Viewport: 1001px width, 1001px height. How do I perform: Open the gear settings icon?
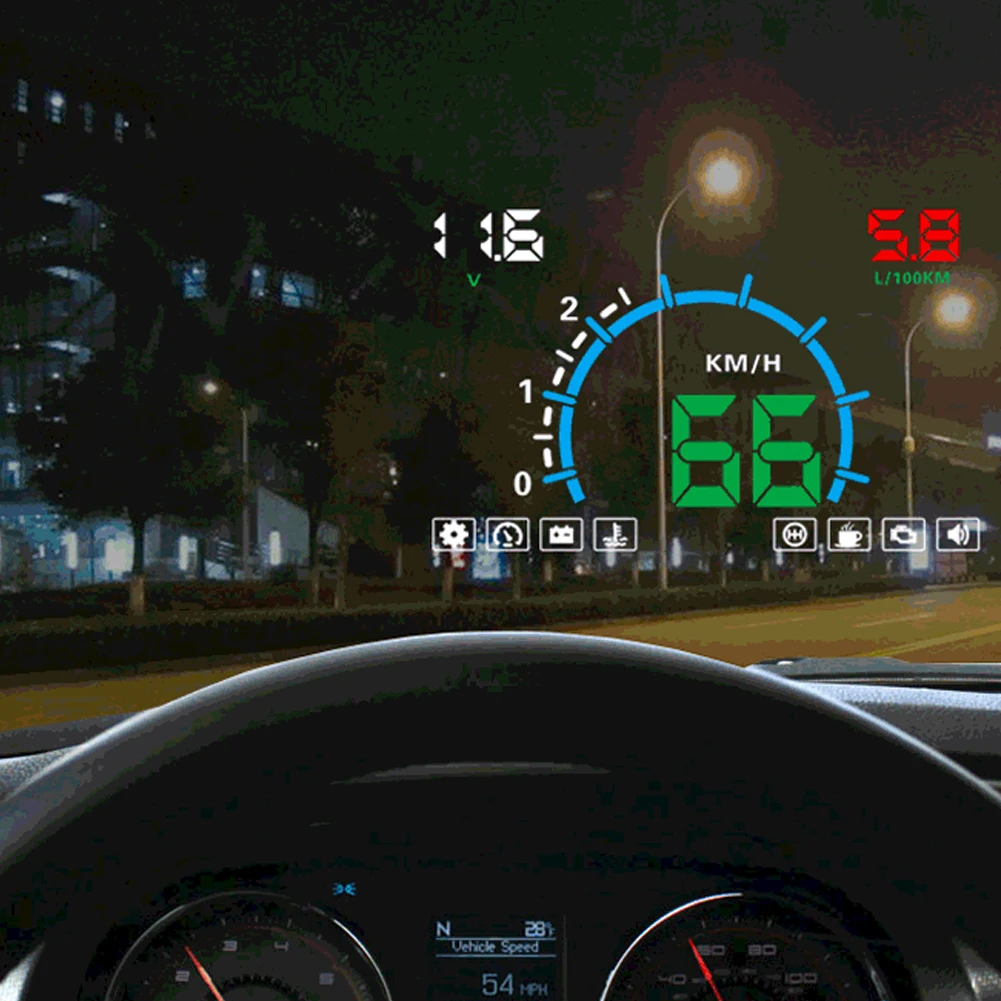point(454,534)
